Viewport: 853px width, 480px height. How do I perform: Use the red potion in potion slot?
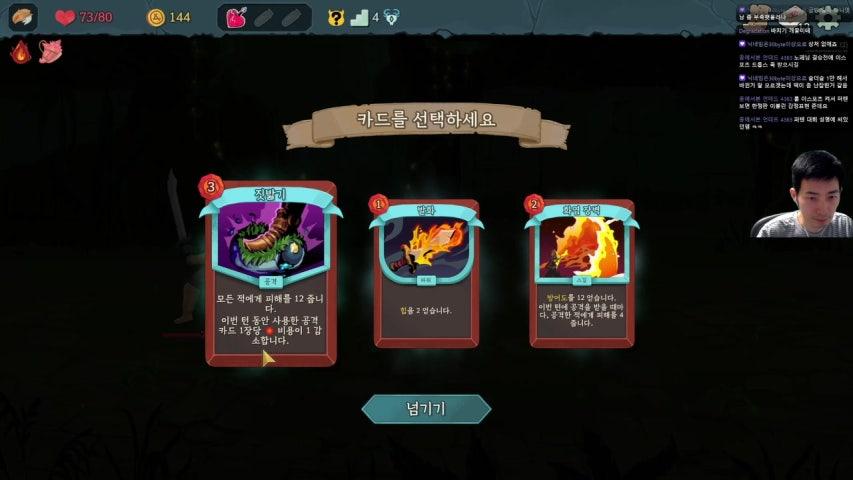pyautogui.click(x=237, y=17)
